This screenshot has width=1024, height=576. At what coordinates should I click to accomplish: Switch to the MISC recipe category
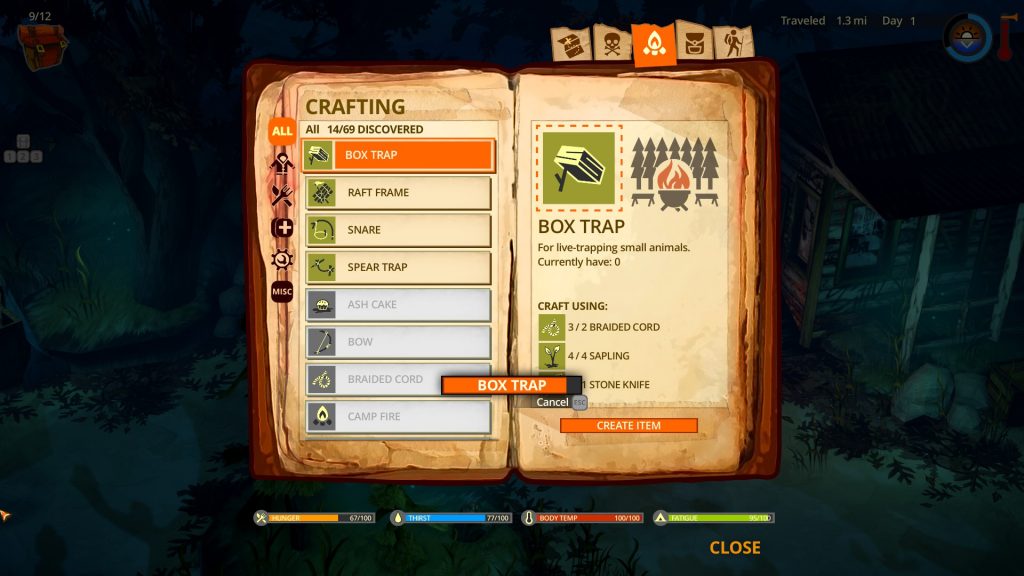click(282, 291)
